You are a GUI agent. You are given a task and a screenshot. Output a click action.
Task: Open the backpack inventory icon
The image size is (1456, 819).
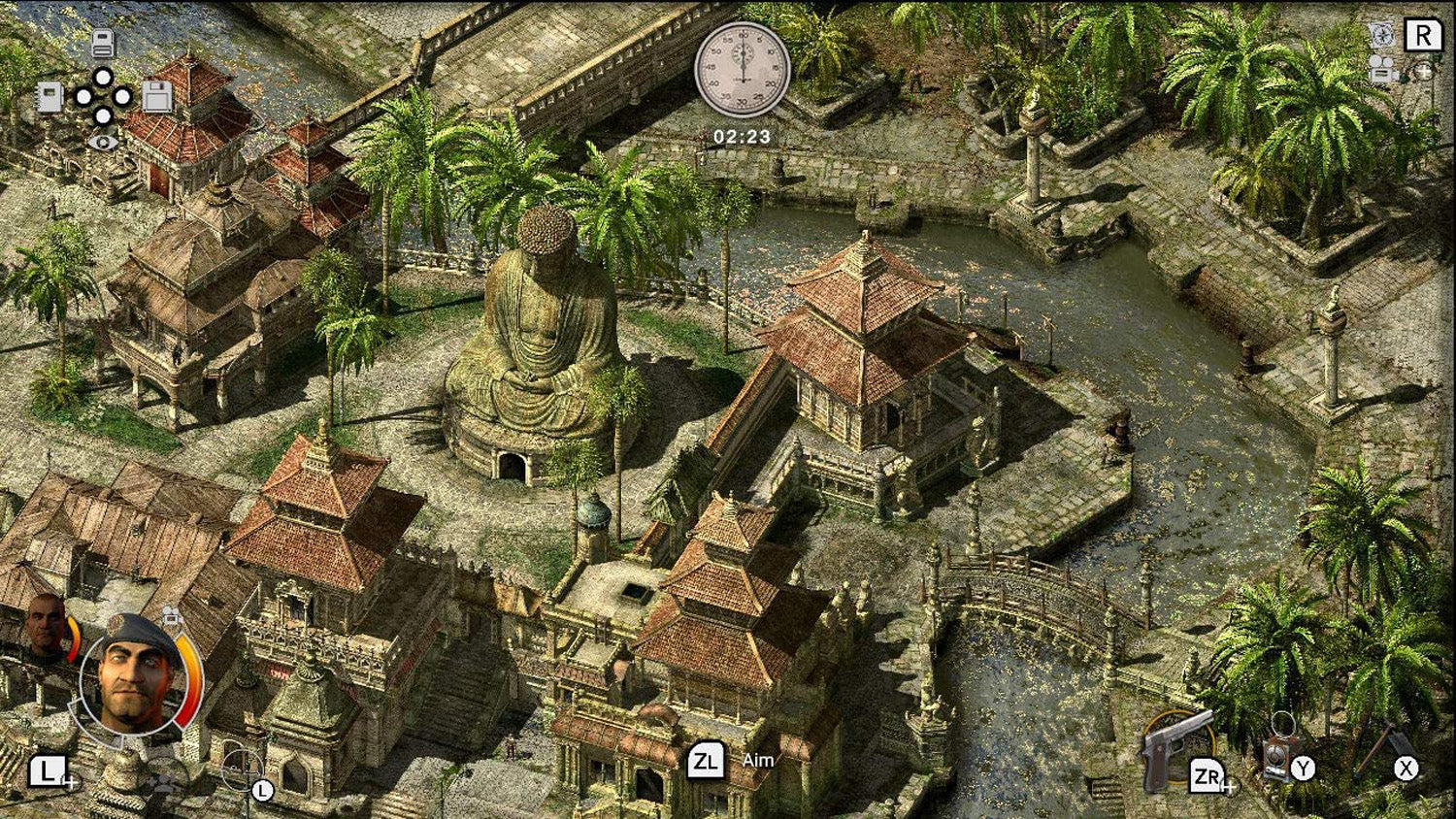pos(104,44)
